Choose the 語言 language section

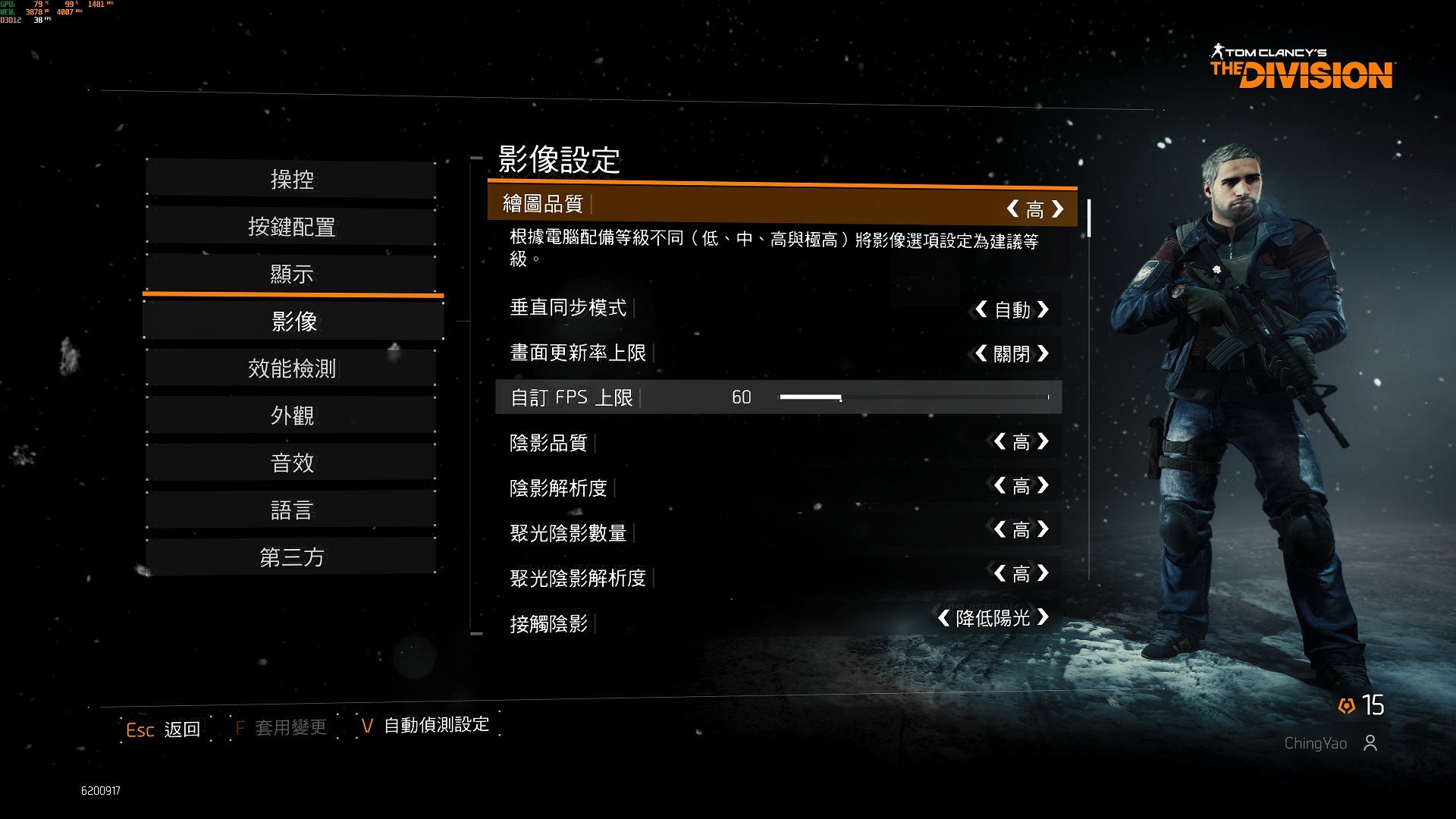click(292, 510)
